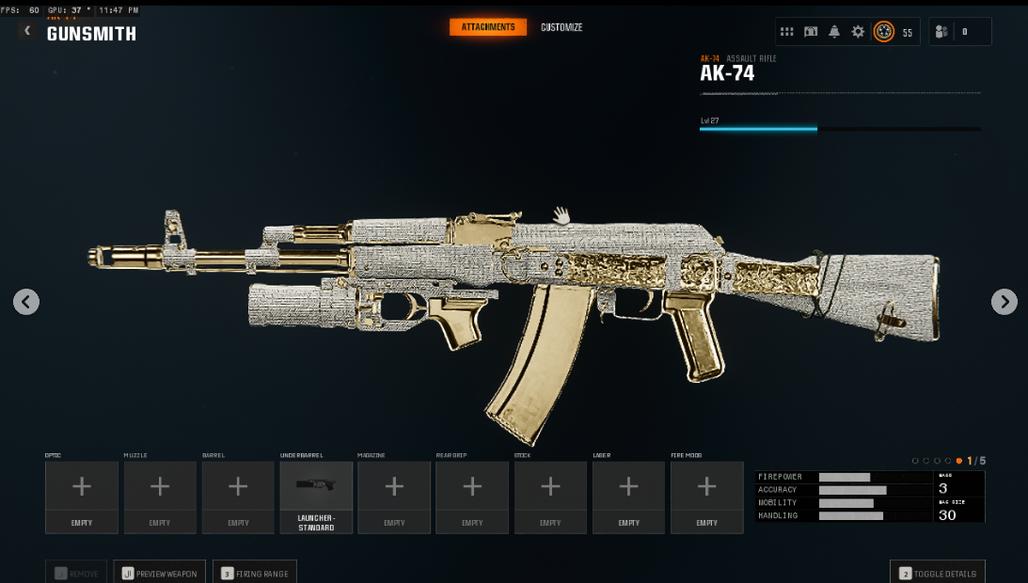
Task: Toggle the weapon details panel
Action: (937, 573)
